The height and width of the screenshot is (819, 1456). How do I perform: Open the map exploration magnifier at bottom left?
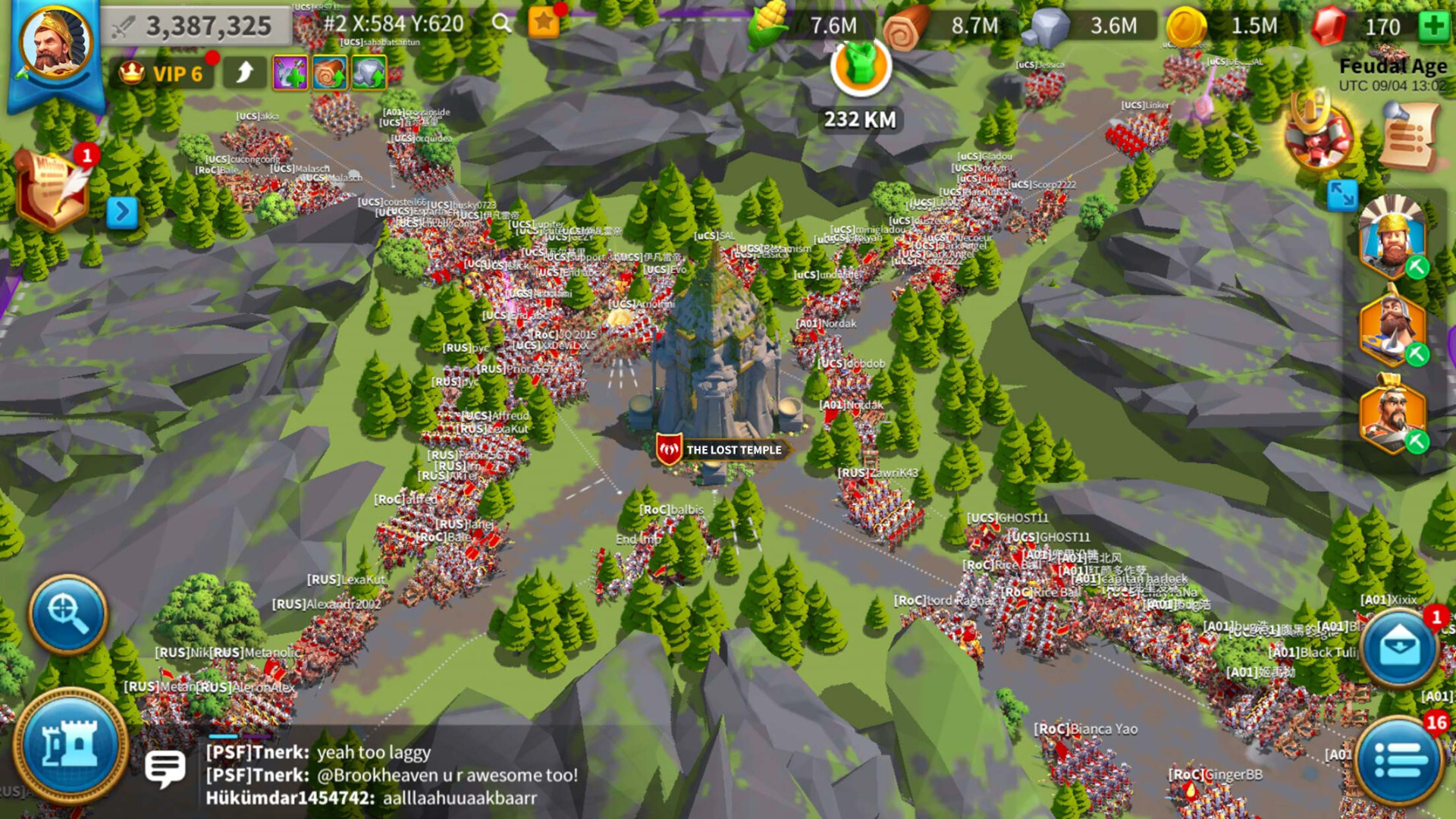67,616
